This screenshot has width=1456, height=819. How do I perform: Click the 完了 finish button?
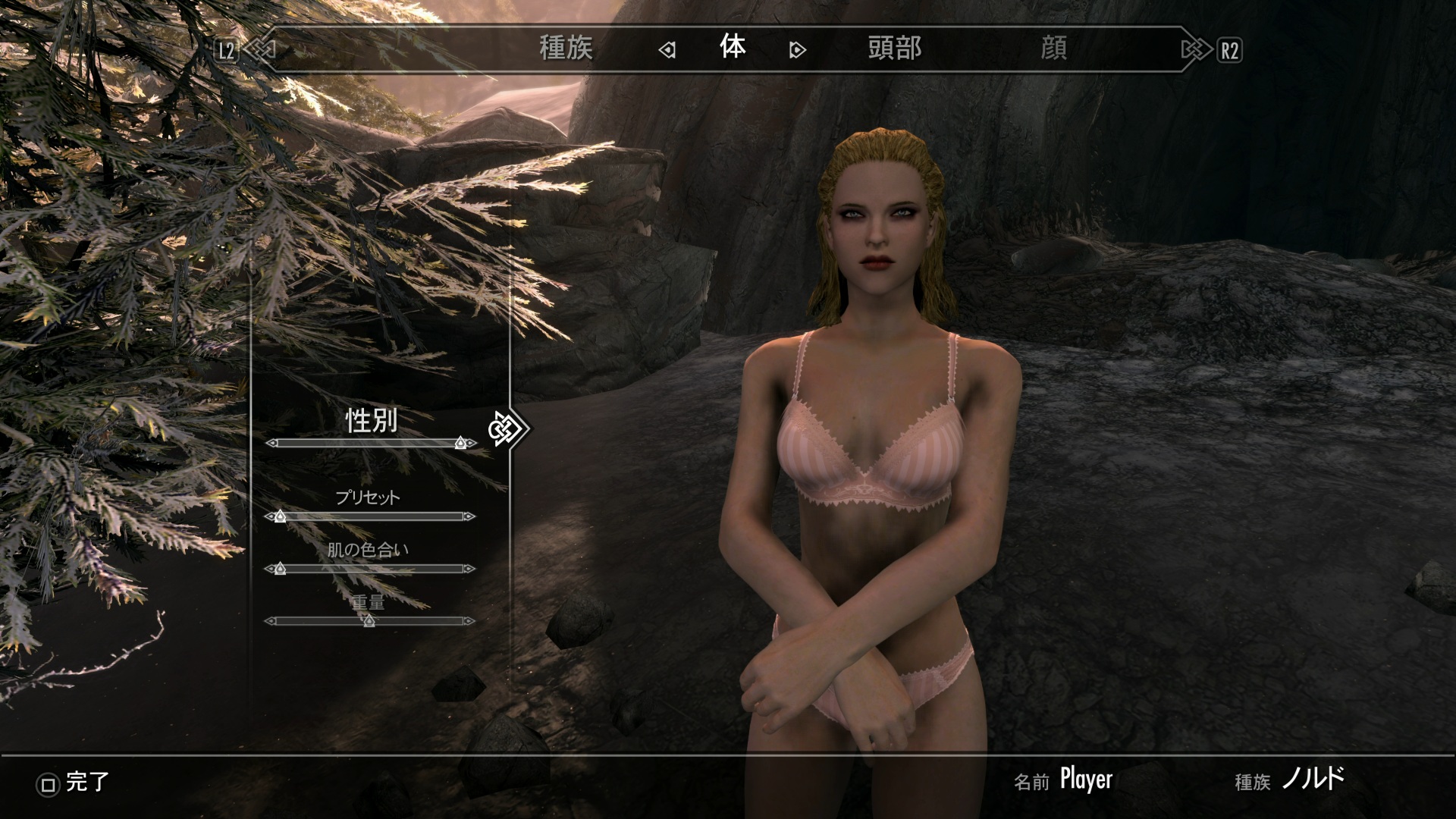(x=74, y=783)
